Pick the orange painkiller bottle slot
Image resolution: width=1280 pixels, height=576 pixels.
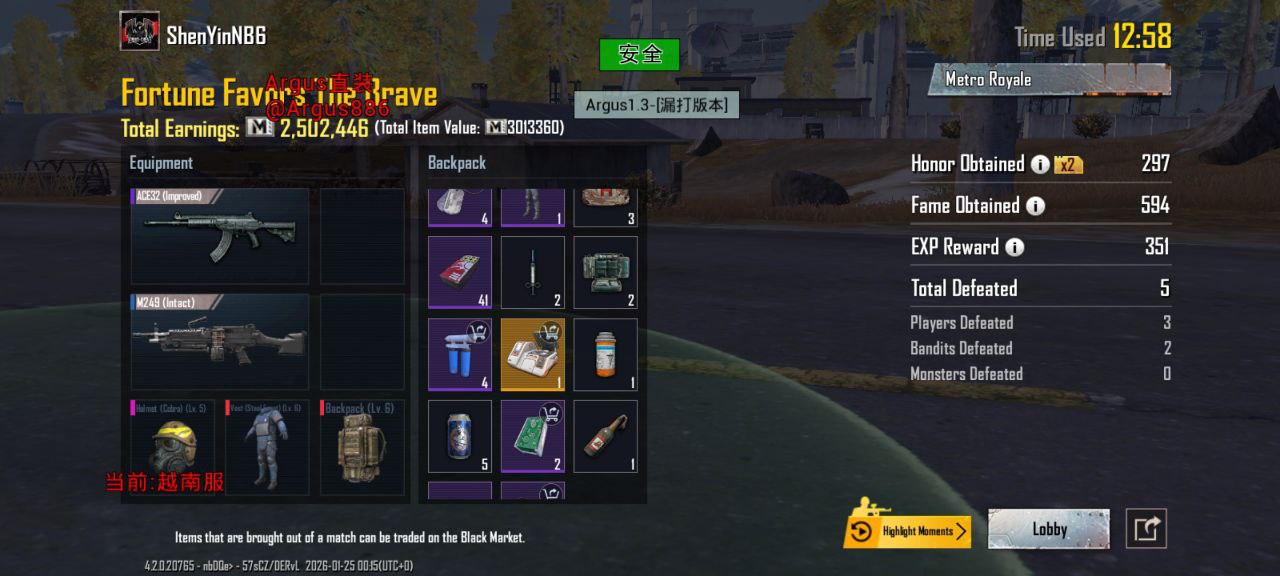(605, 354)
